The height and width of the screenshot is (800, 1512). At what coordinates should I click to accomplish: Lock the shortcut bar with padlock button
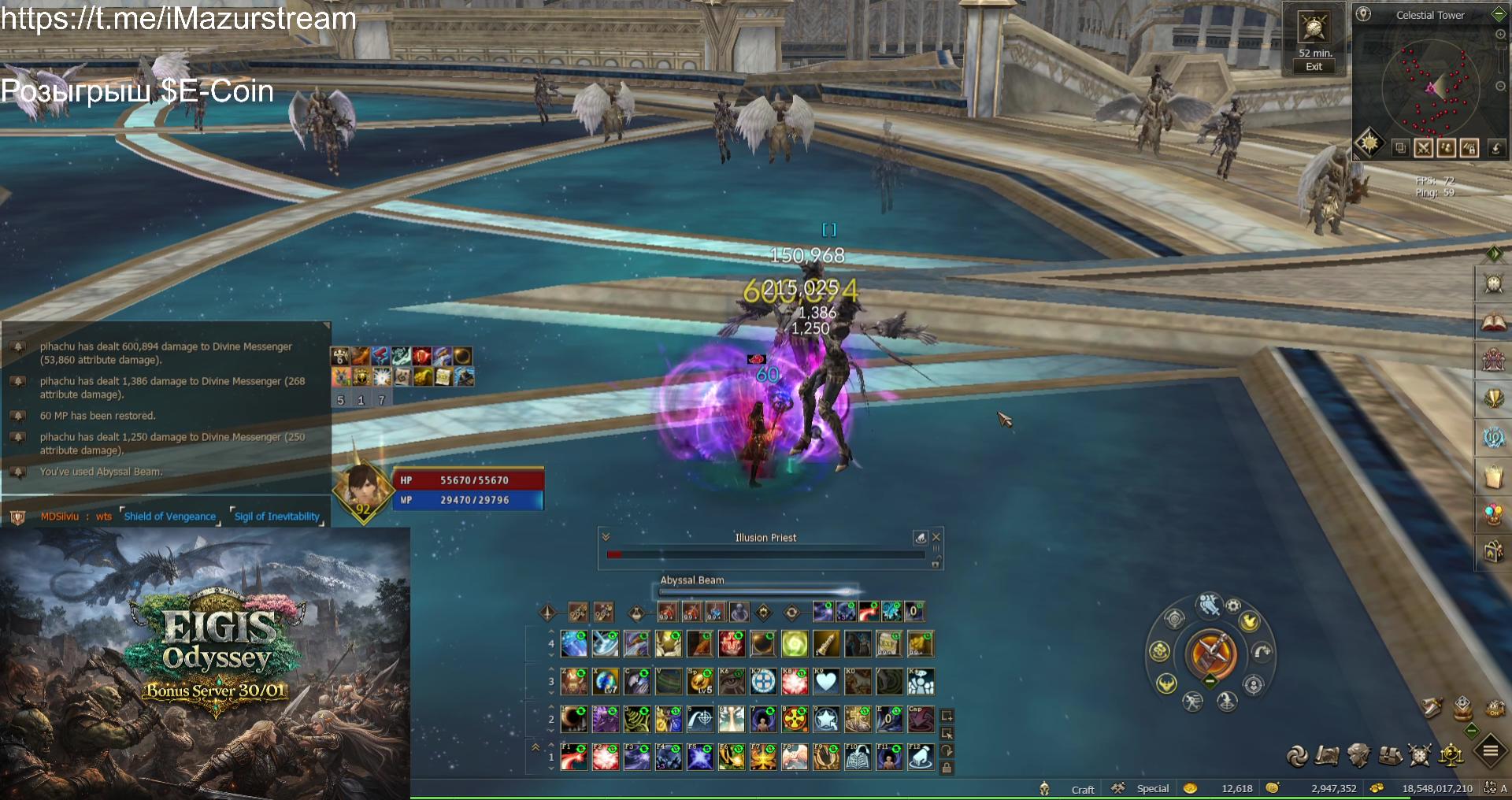point(947,768)
